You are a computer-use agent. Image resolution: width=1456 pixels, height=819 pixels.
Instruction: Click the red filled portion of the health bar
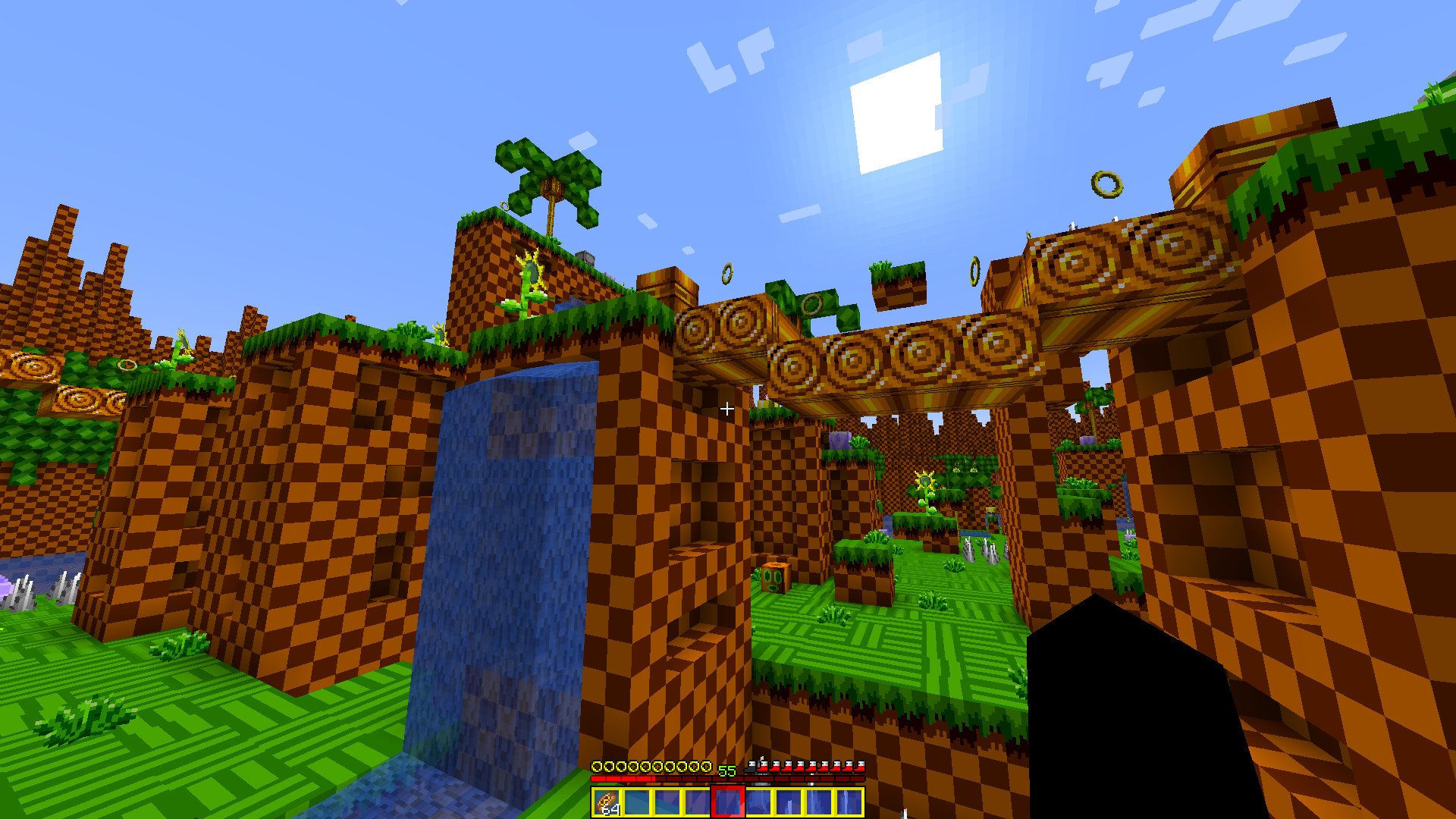pyautogui.click(x=621, y=778)
